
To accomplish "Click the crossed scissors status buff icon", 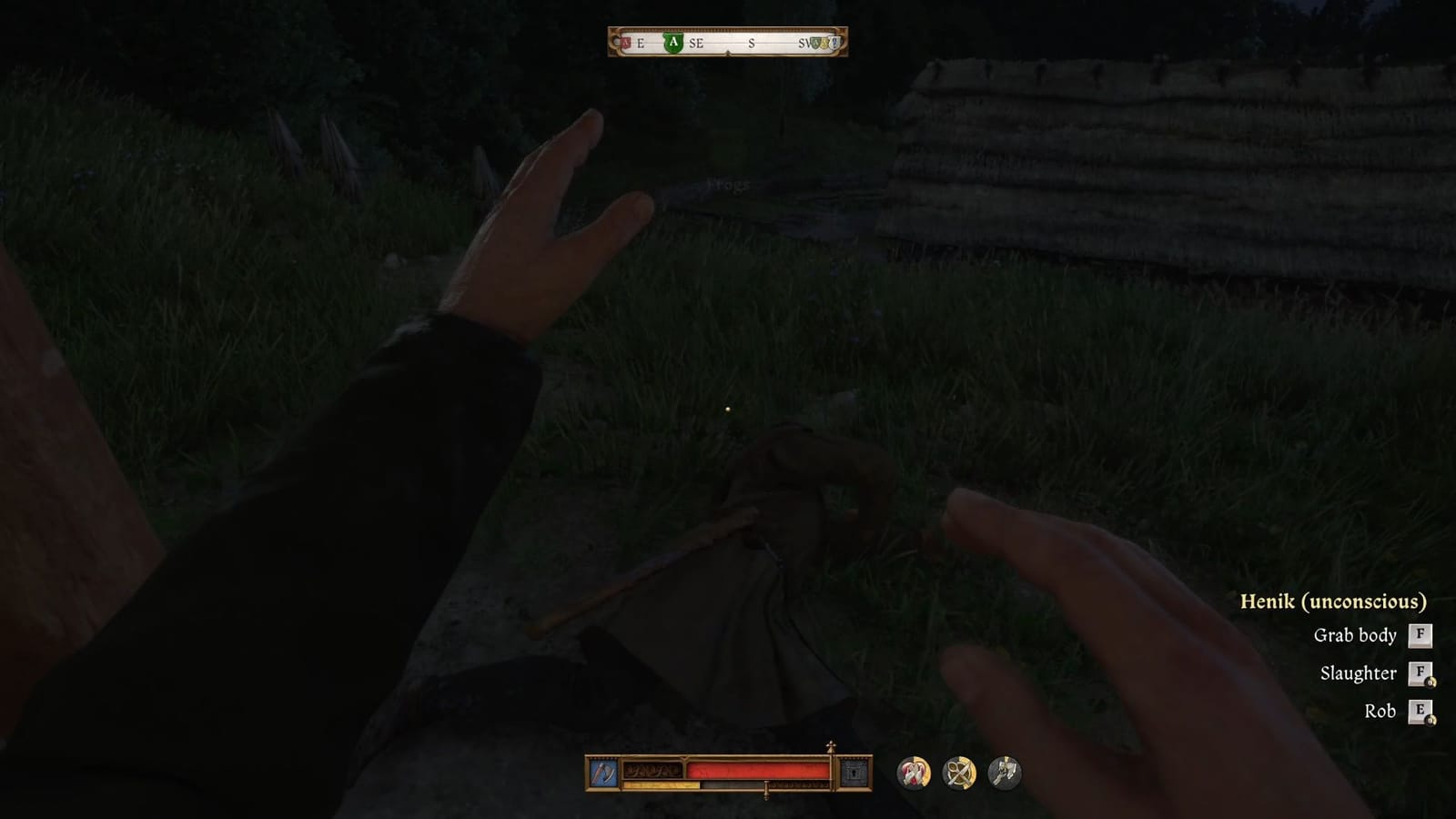I will pos(961,772).
